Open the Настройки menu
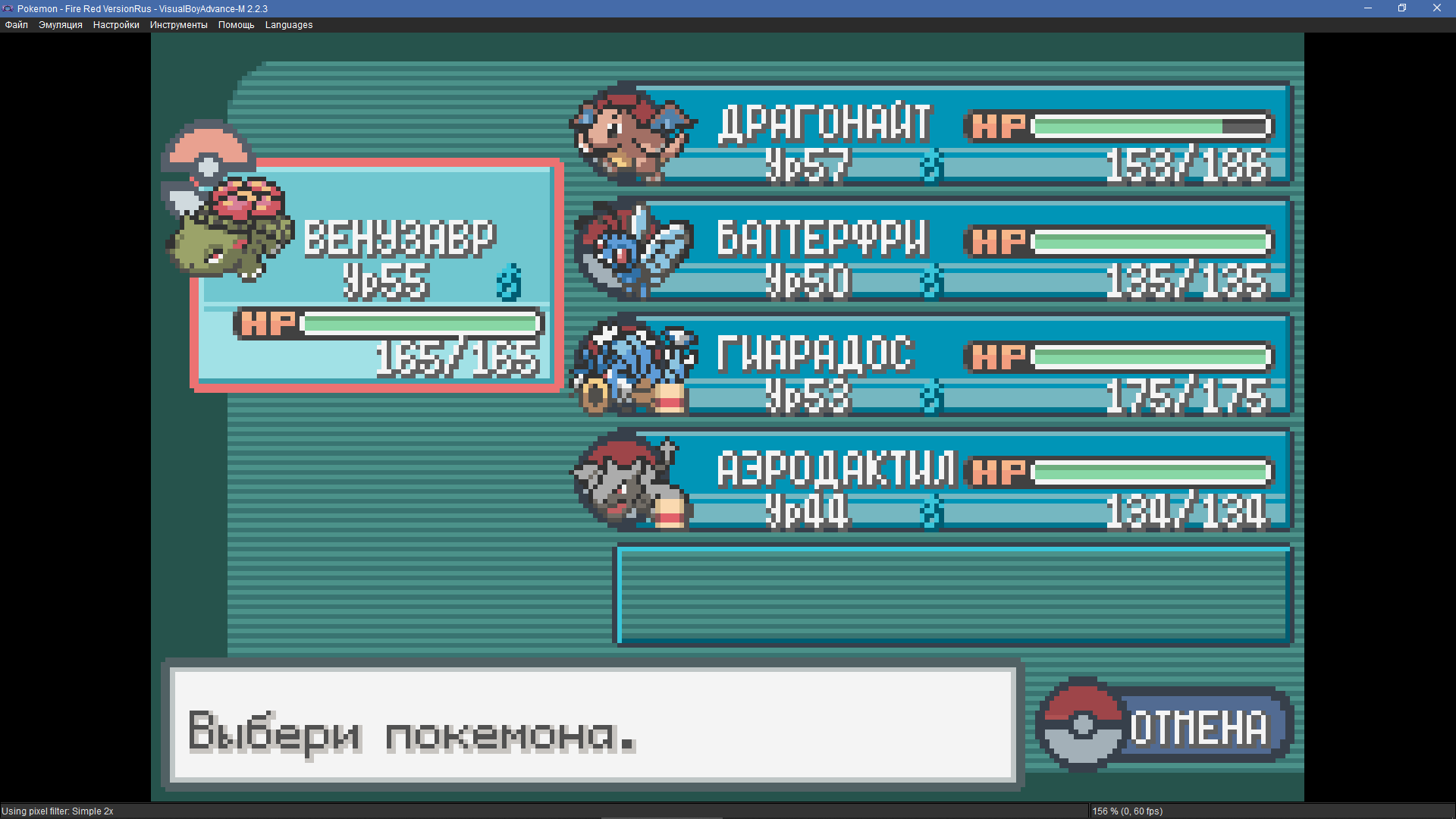This screenshot has width=1456, height=819. point(116,25)
